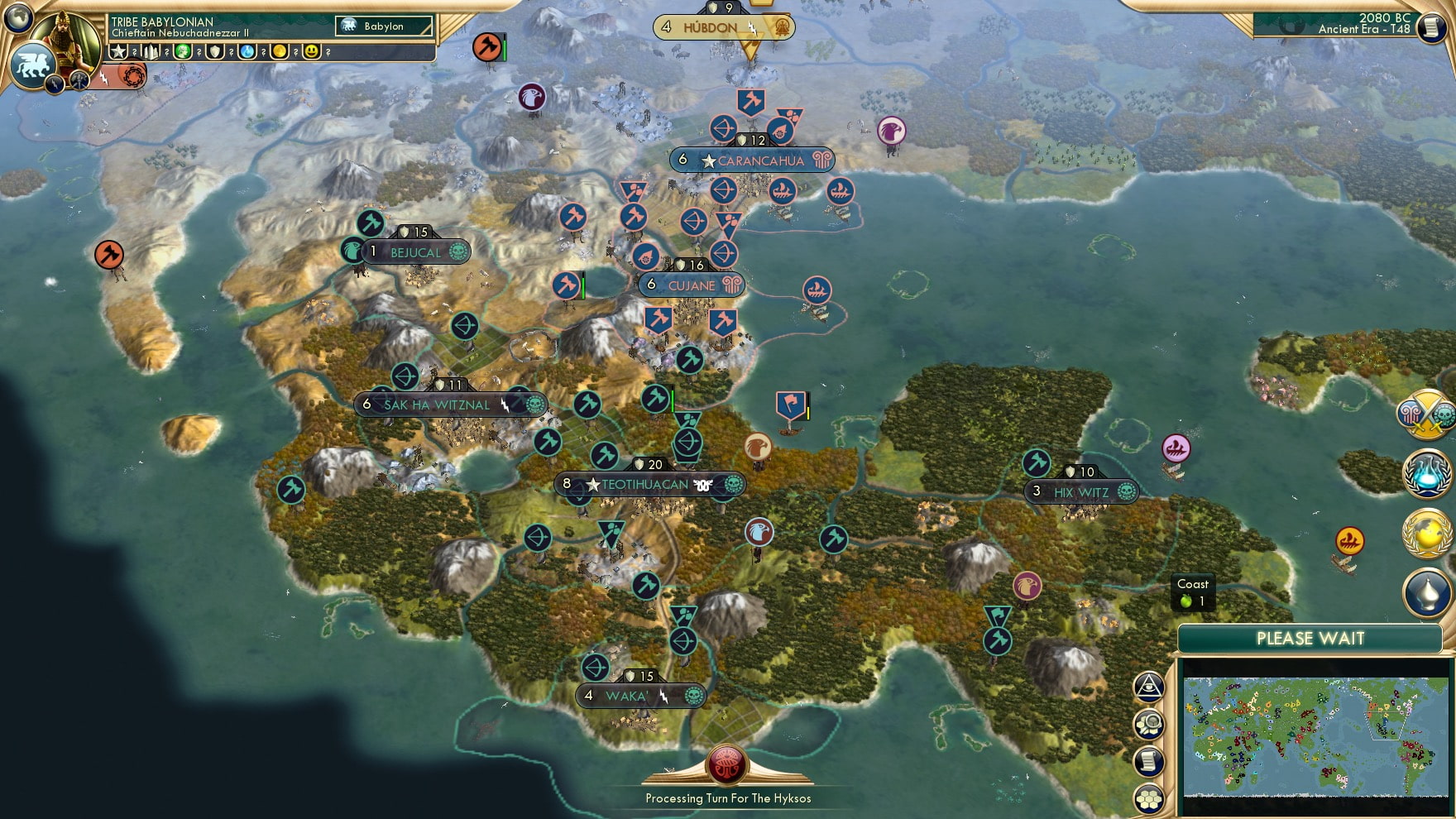Open the shield military icon
This screenshot has height=819, width=1456.
click(x=215, y=51)
